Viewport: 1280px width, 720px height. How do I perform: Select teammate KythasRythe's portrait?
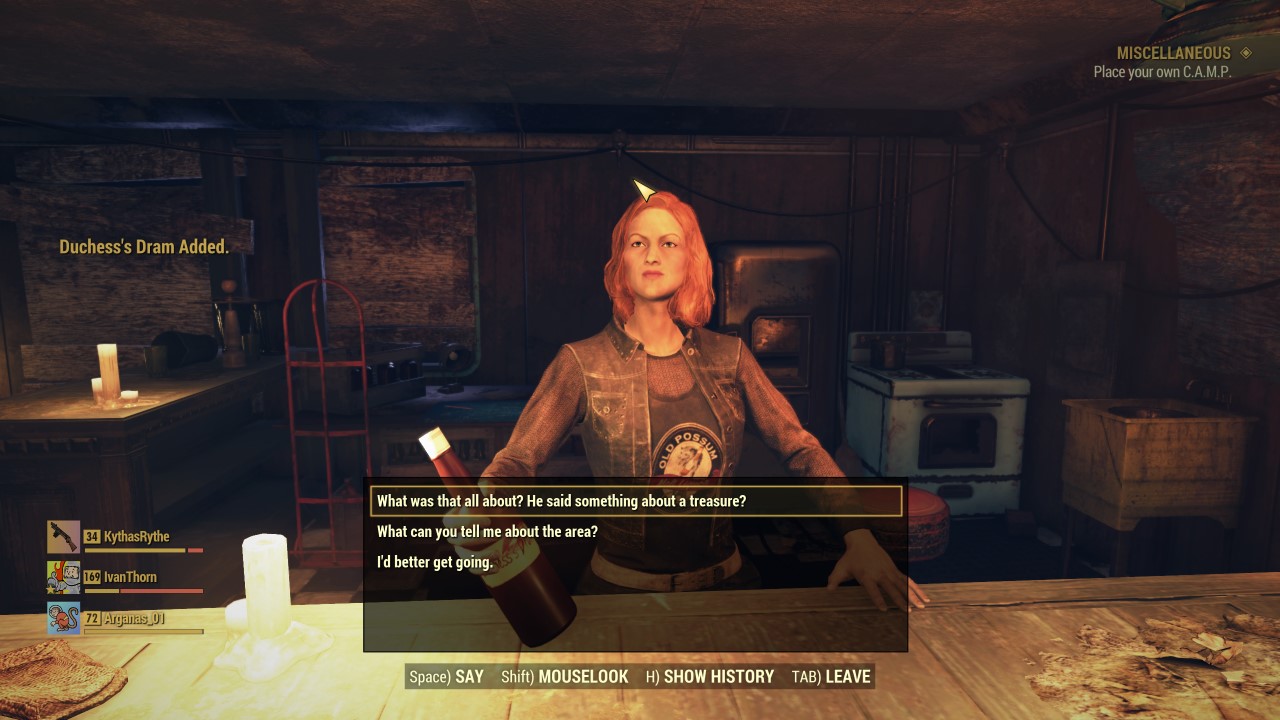pyautogui.click(x=63, y=537)
